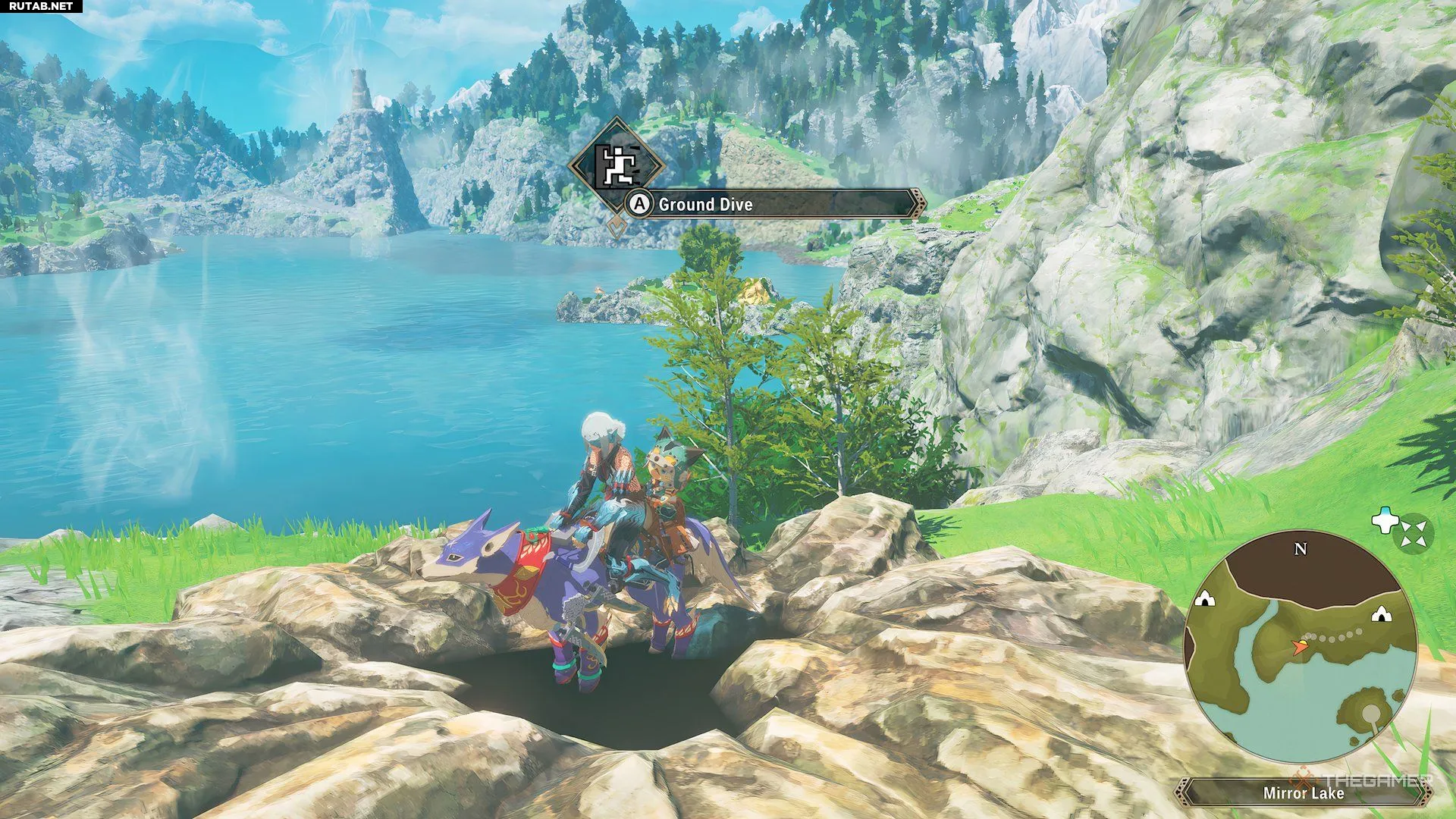Select the tent marker ending the dotted trail
The height and width of the screenshot is (819, 1456).
tap(1382, 613)
